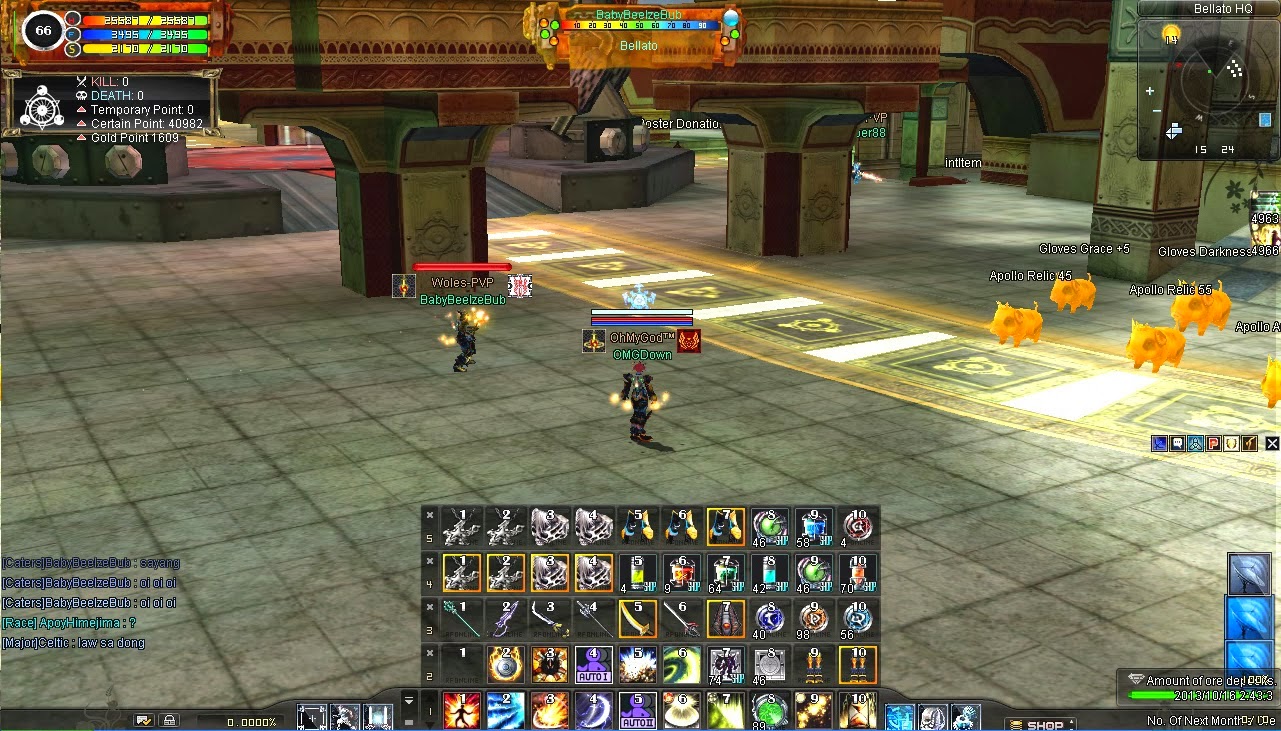Open the guild emblem shield icon
This screenshot has height=731, width=1281.
click(x=1232, y=443)
